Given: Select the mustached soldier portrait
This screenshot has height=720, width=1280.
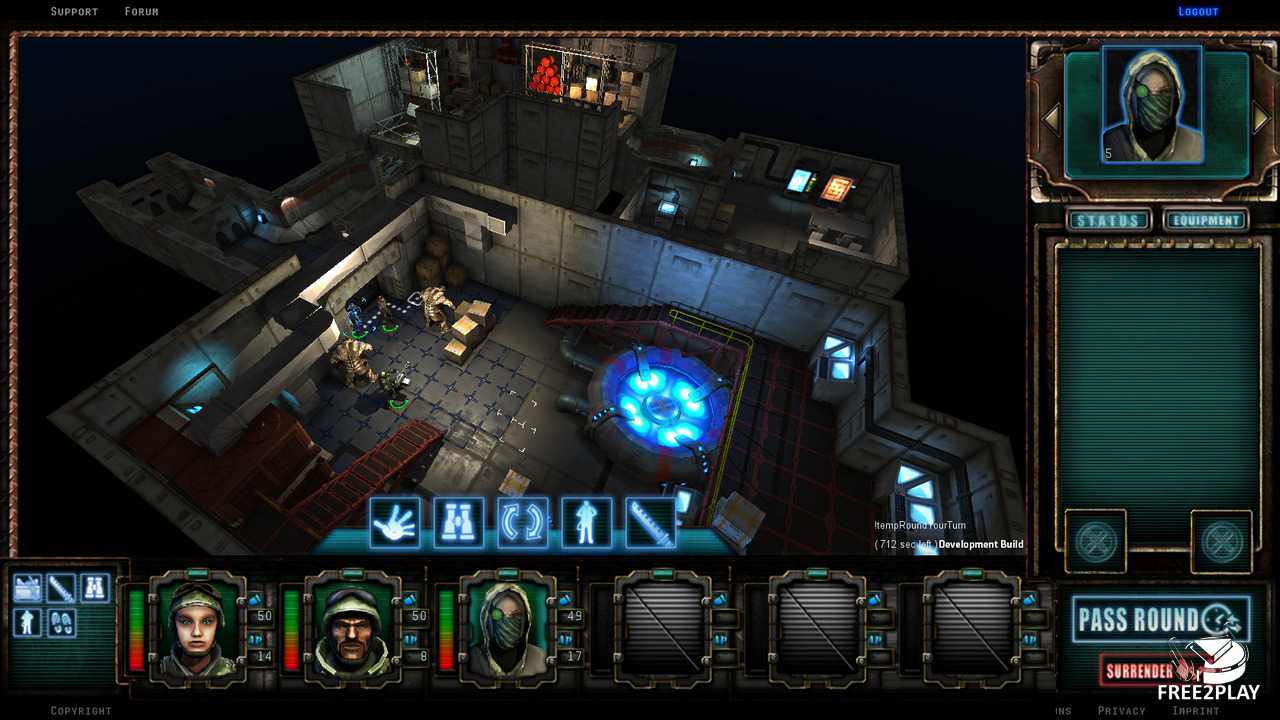Looking at the screenshot, I should pos(352,626).
